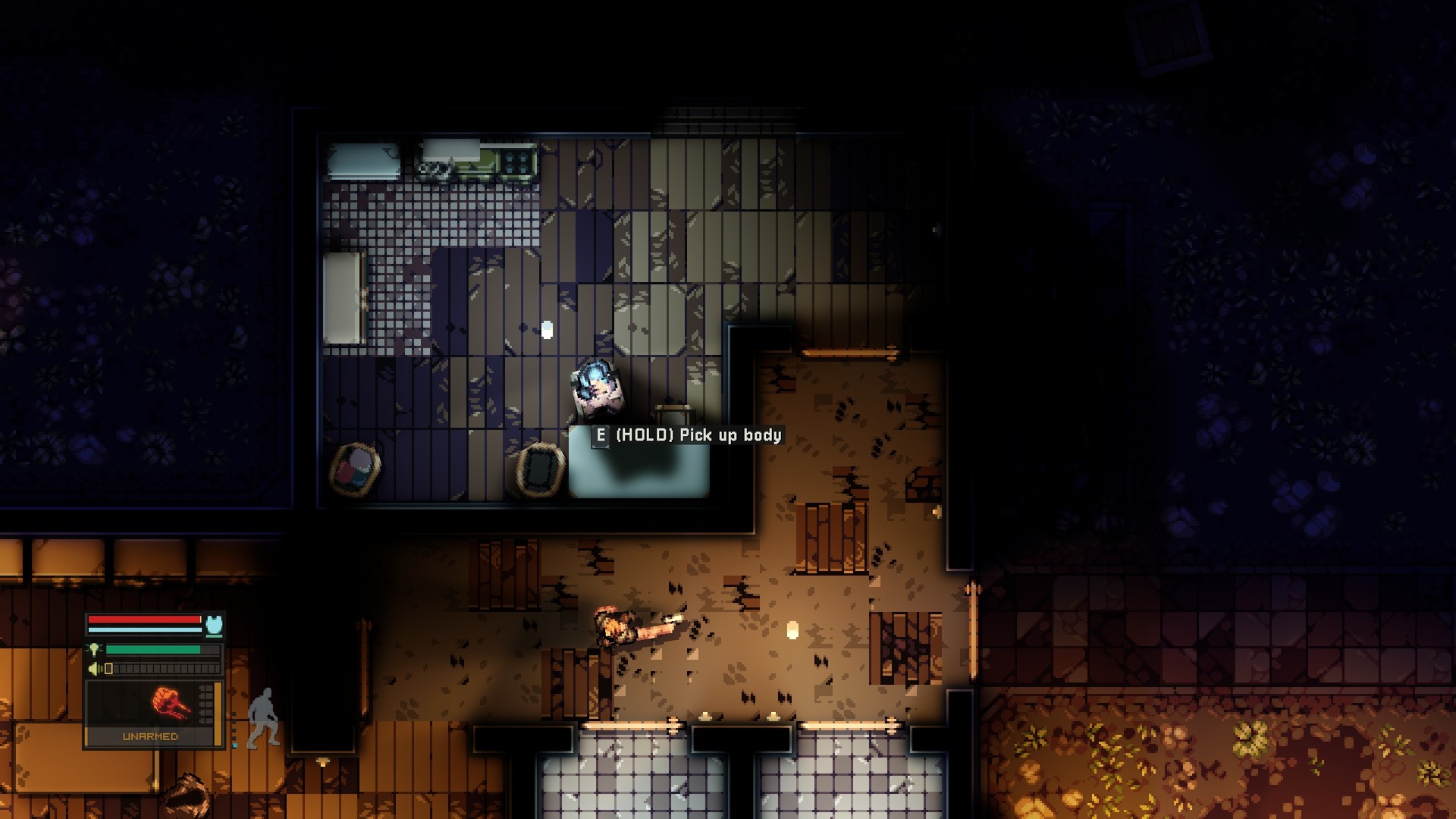The image size is (1456, 819).
Task: Expand the HUD health status panel
Action: [x=153, y=624]
